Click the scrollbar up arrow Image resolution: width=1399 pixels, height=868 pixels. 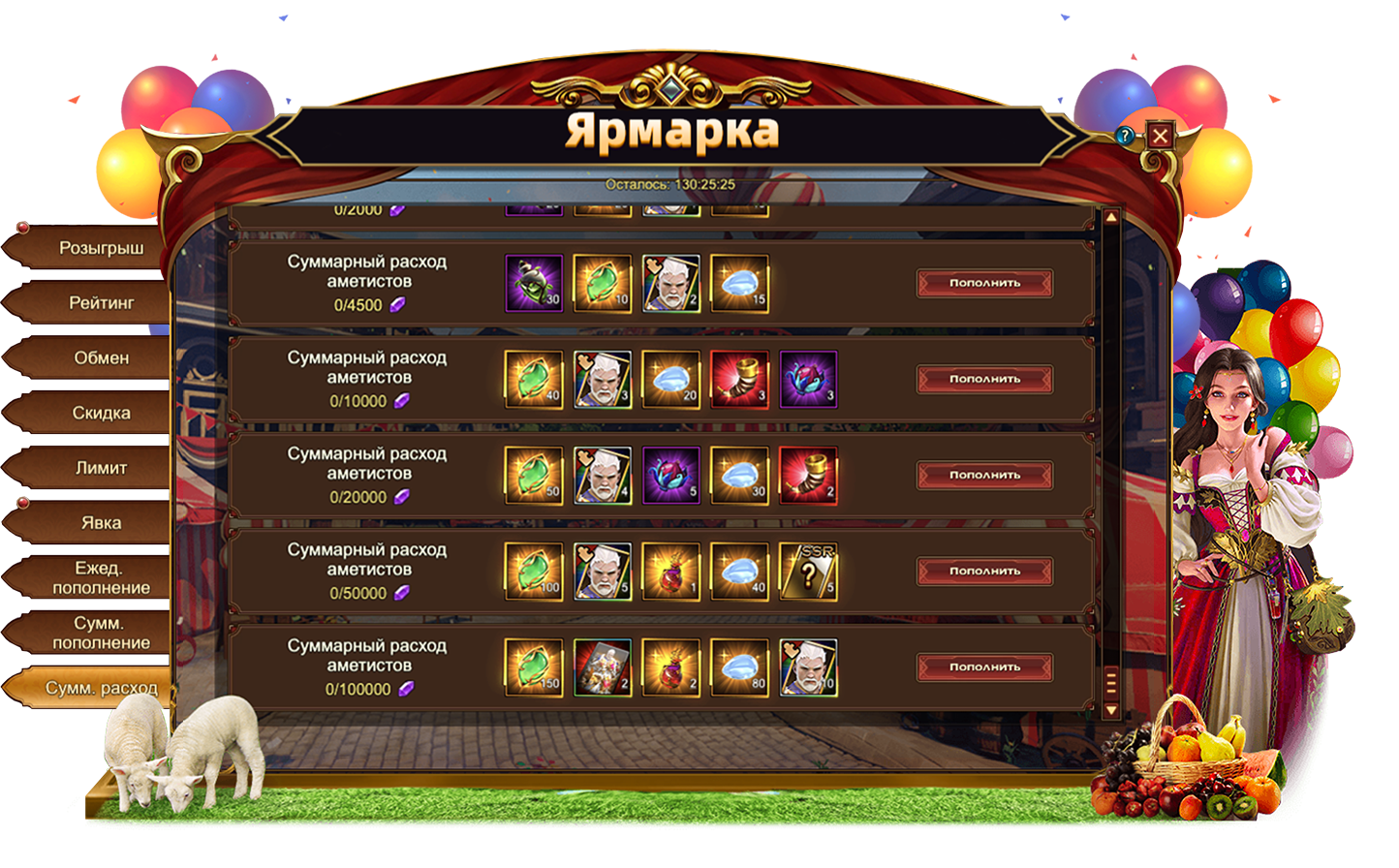click(x=1111, y=217)
